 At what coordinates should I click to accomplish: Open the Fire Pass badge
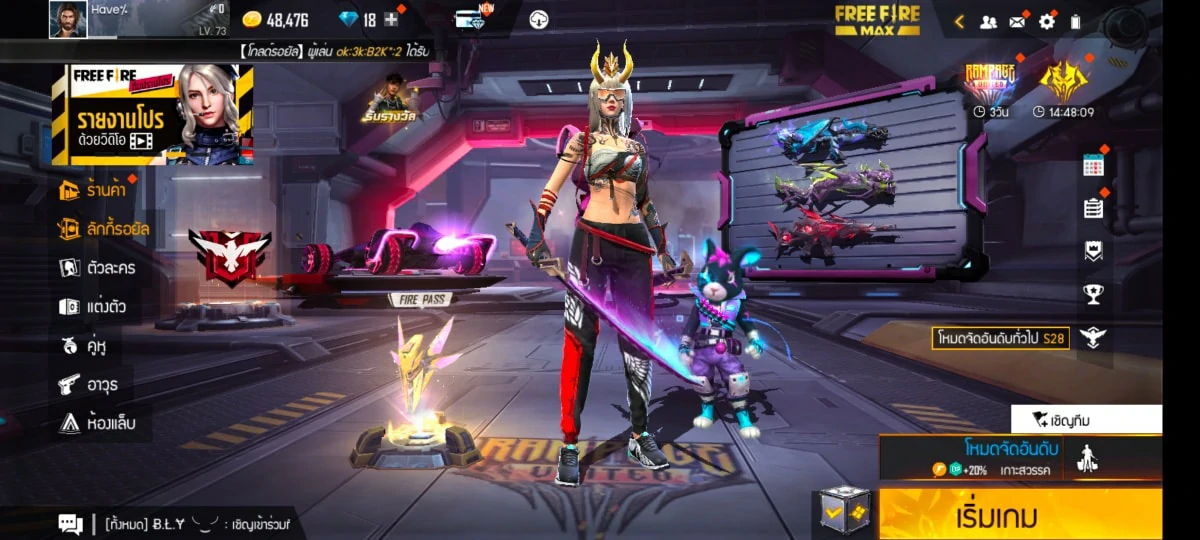click(419, 298)
